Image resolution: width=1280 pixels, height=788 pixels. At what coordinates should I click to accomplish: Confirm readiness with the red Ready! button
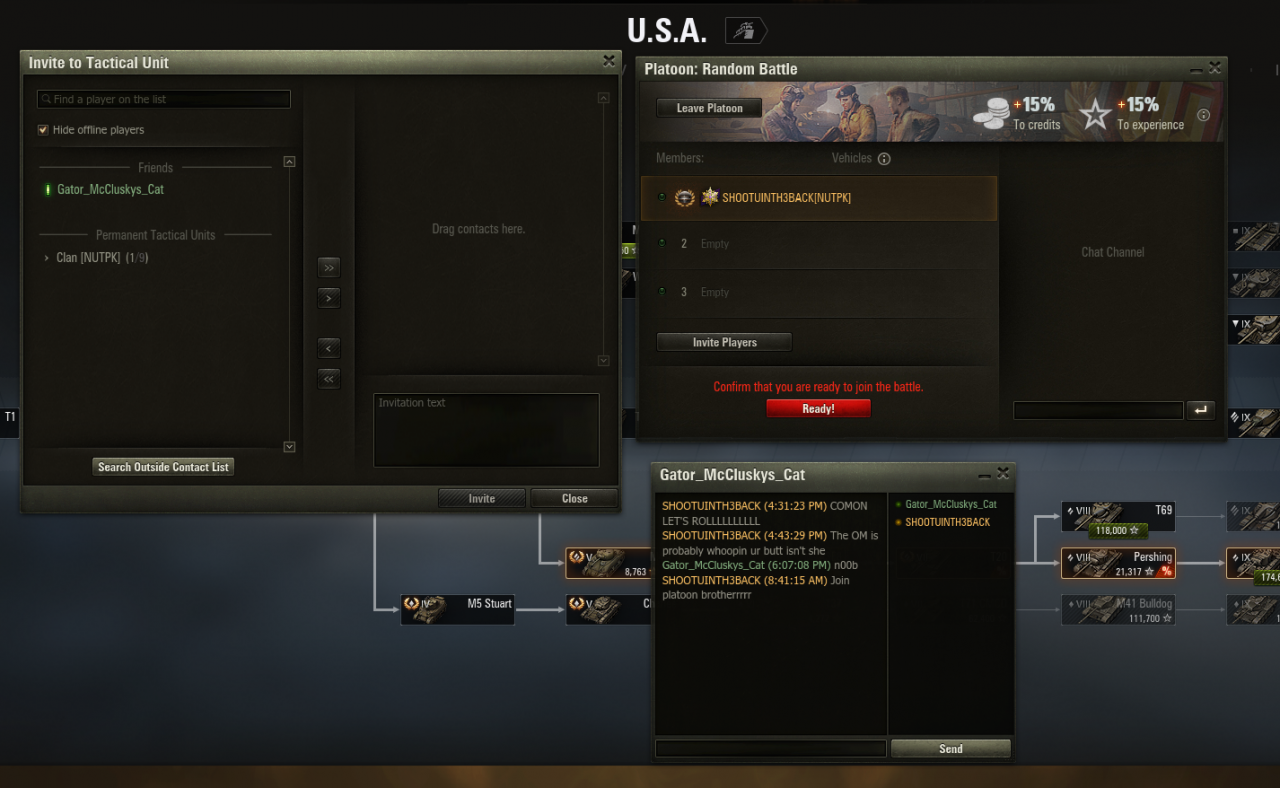coord(818,408)
